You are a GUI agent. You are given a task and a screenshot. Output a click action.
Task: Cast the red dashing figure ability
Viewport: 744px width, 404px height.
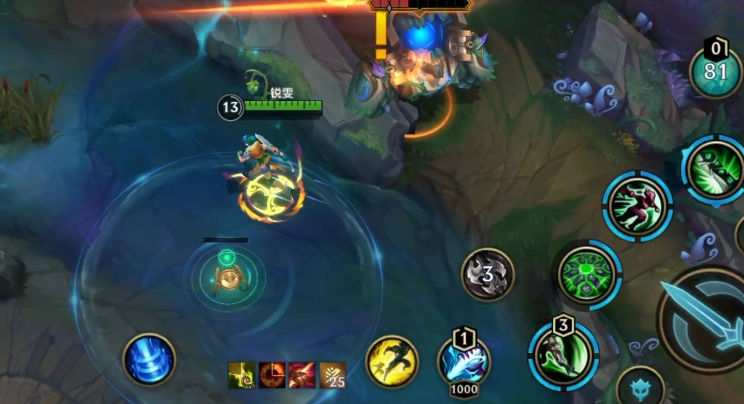[638, 205]
